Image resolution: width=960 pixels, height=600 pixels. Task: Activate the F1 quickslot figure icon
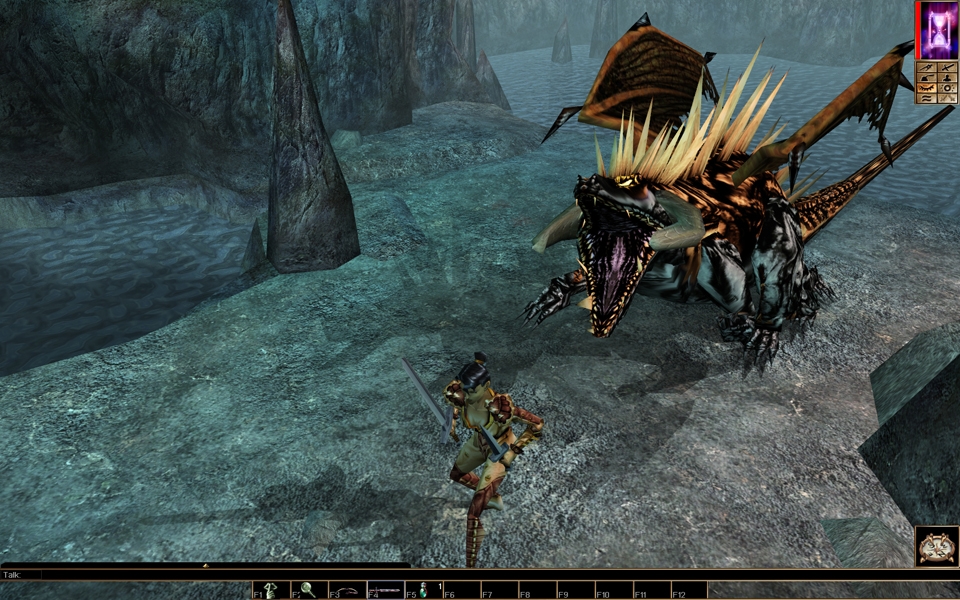[271, 591]
